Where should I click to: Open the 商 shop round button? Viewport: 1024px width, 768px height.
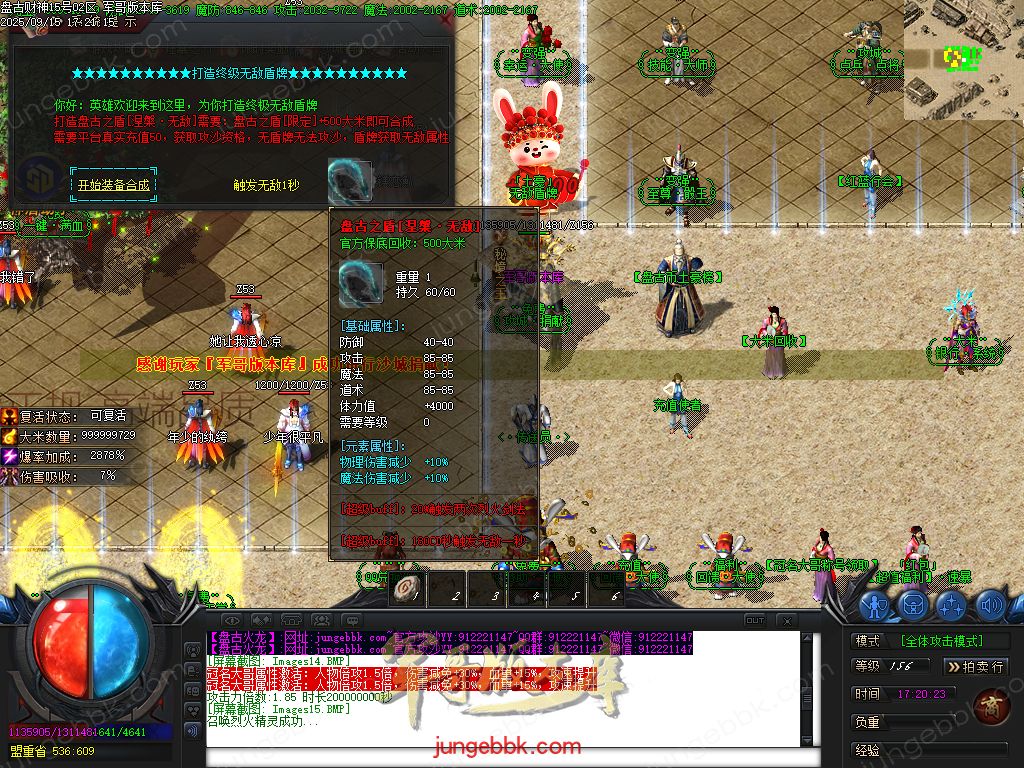991,706
